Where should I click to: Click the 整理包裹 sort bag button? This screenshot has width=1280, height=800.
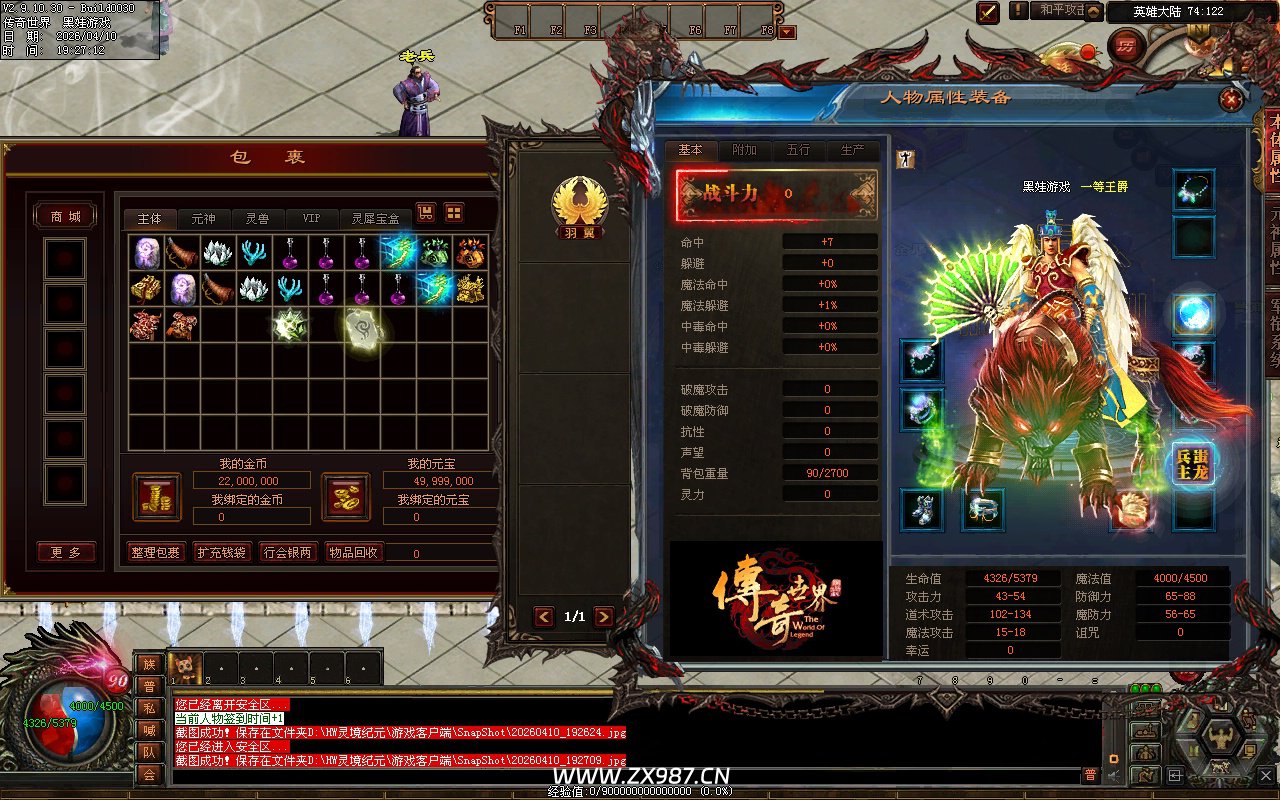[x=156, y=552]
